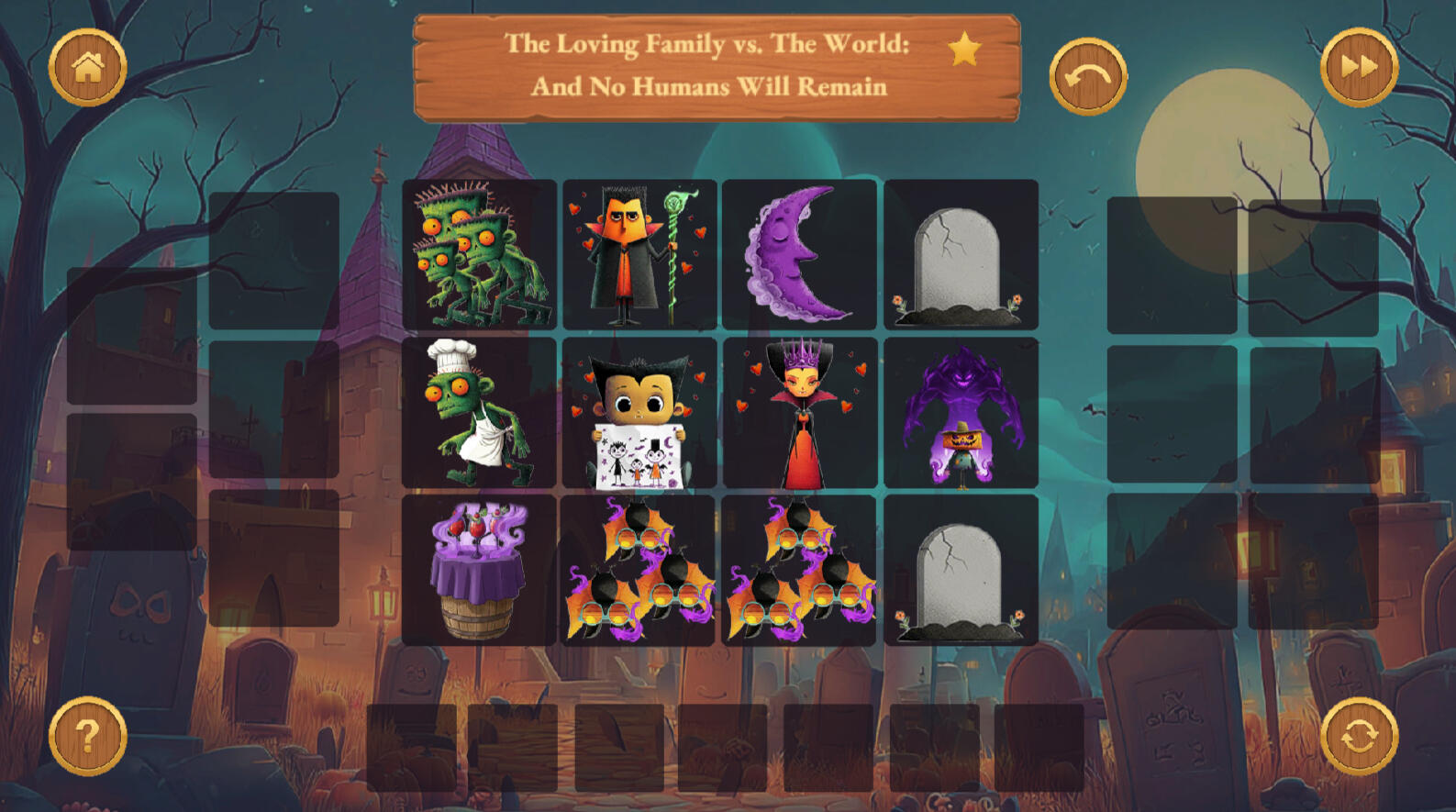
Task: Select the purple ghost scarecrow tile
Action: coord(961,413)
